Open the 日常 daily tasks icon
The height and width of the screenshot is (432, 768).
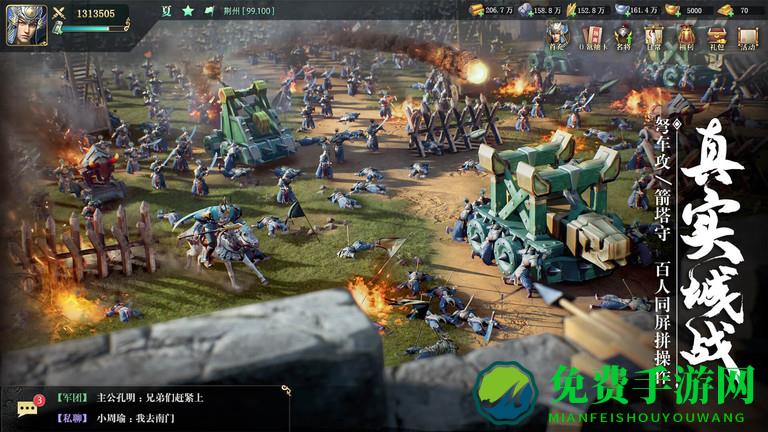point(654,37)
